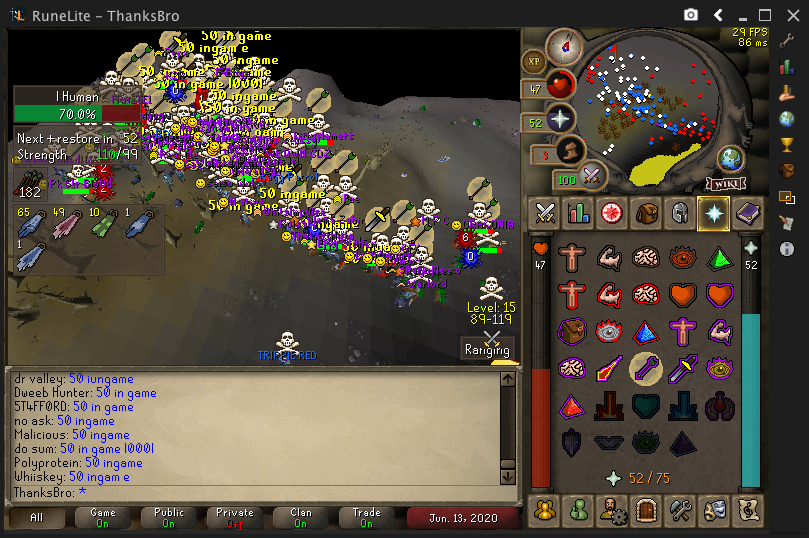Open the world map globe button
809x538 pixels.
(x=730, y=159)
